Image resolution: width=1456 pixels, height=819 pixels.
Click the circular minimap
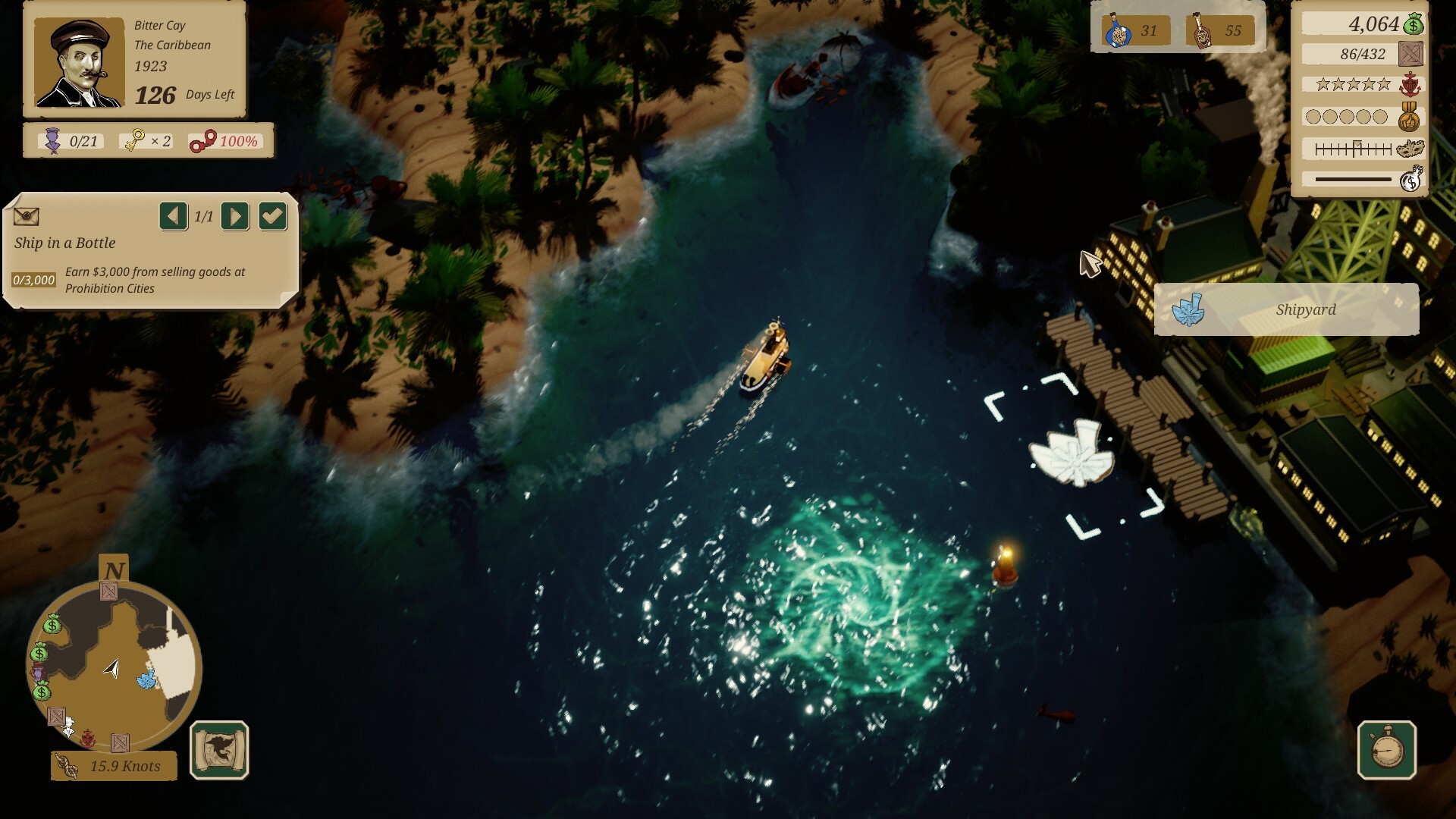tap(114, 667)
